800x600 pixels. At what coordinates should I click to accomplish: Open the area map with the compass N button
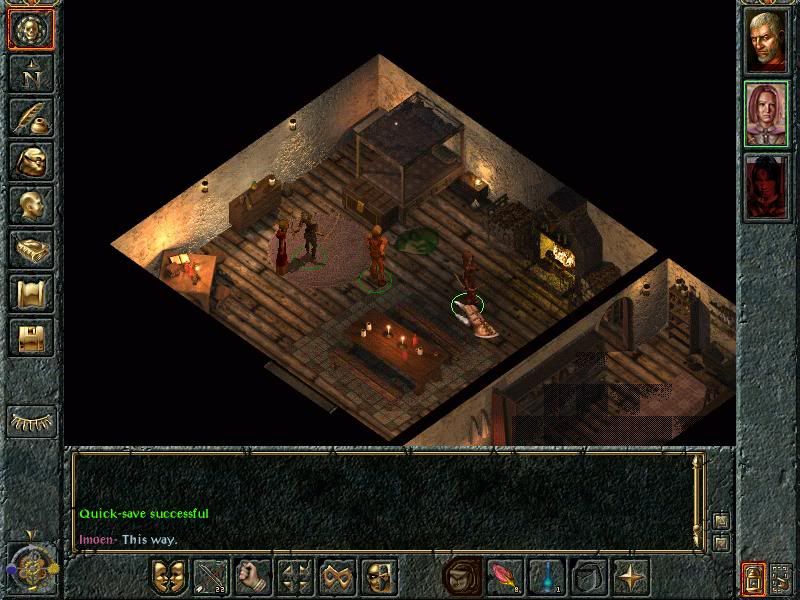(x=31, y=73)
